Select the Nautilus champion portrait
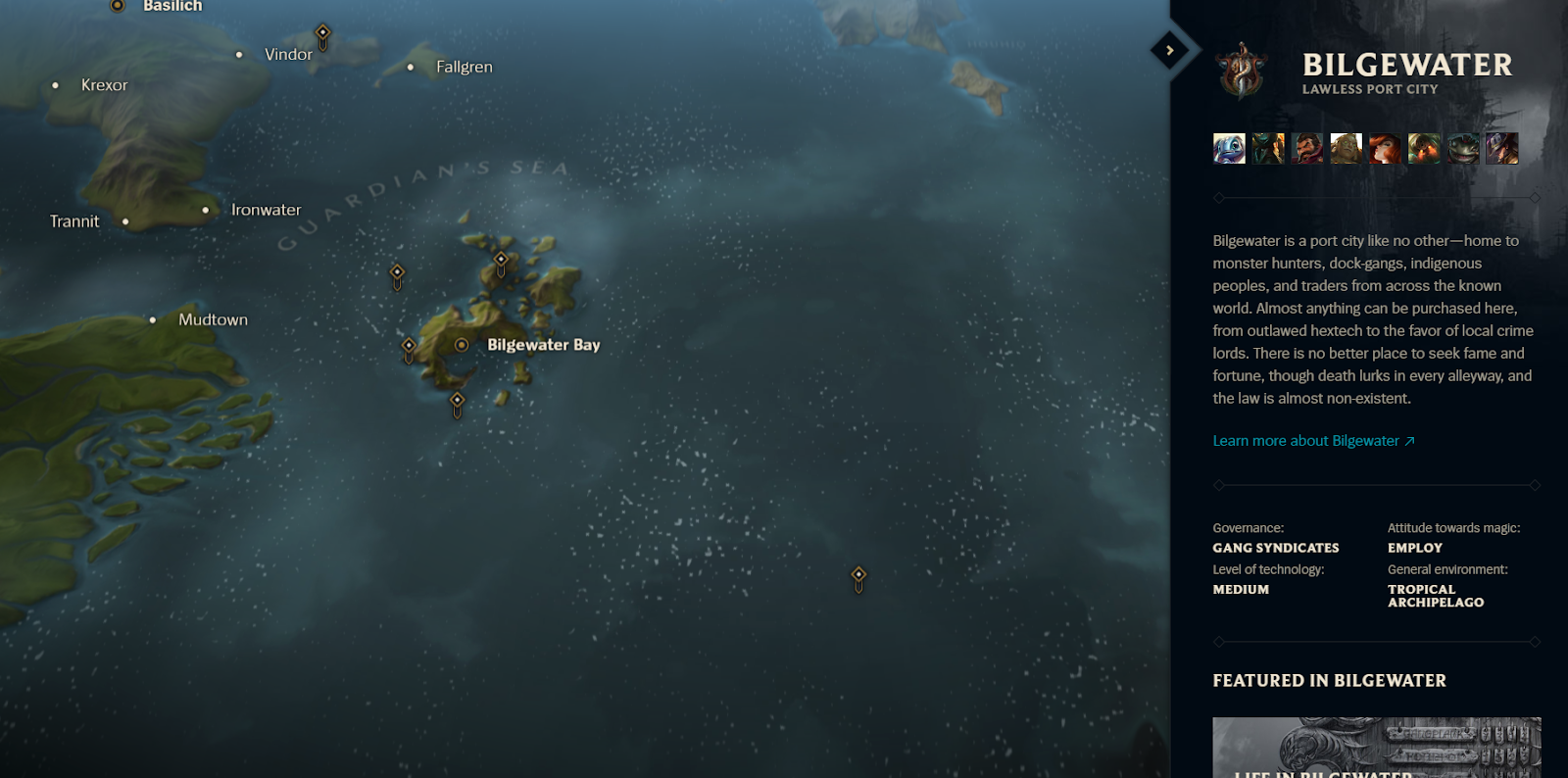Viewport: 1568px width, 778px height. click(1424, 148)
